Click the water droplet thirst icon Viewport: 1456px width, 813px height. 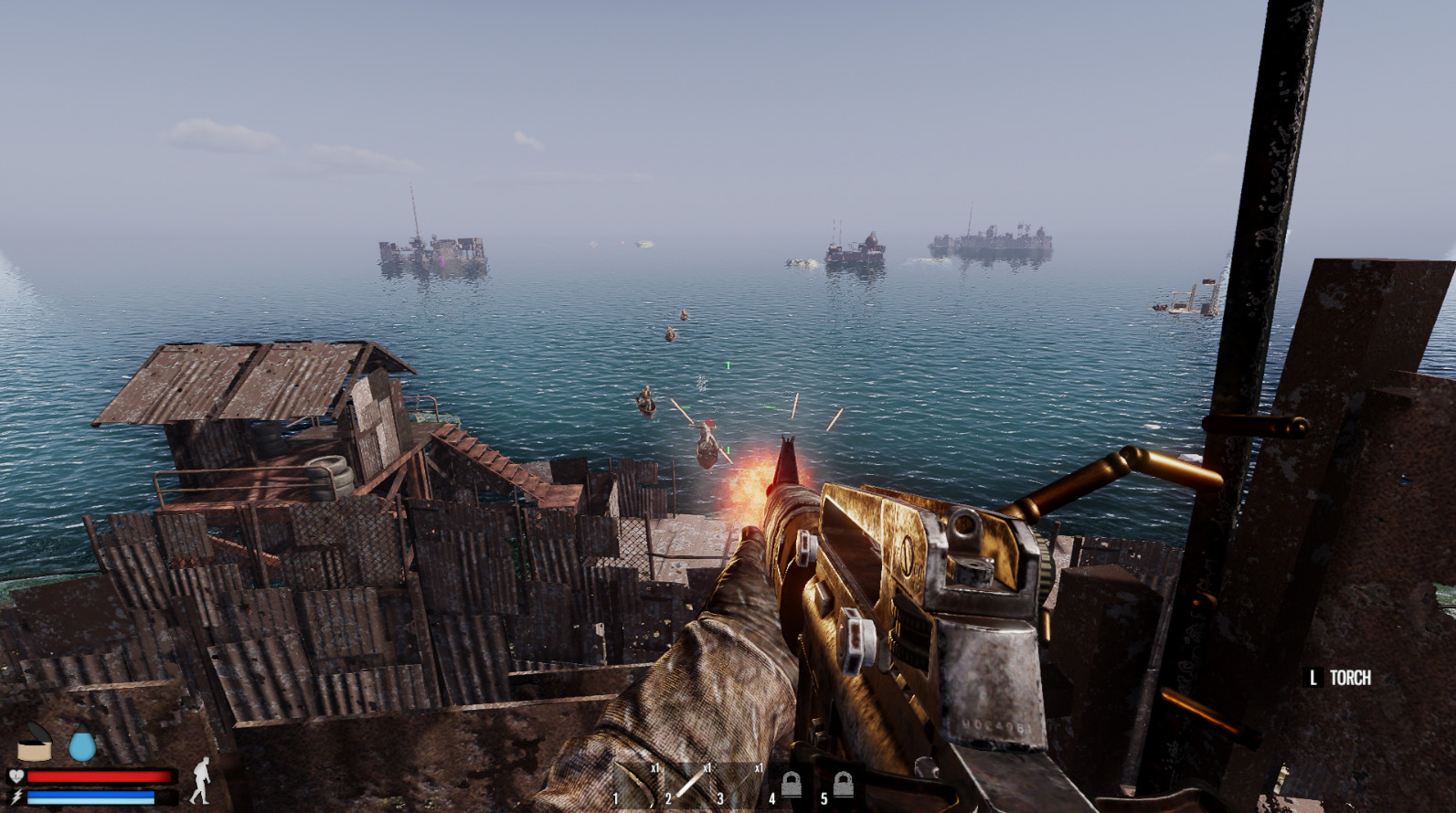(x=82, y=744)
